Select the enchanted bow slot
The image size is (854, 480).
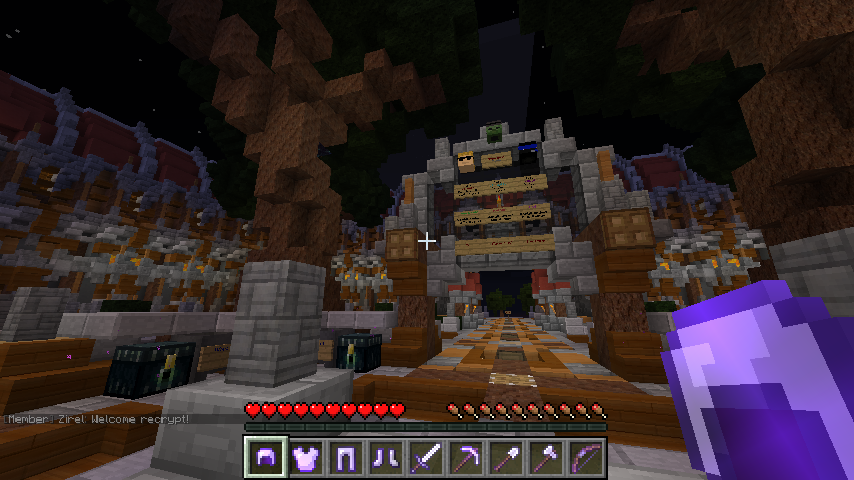point(586,458)
